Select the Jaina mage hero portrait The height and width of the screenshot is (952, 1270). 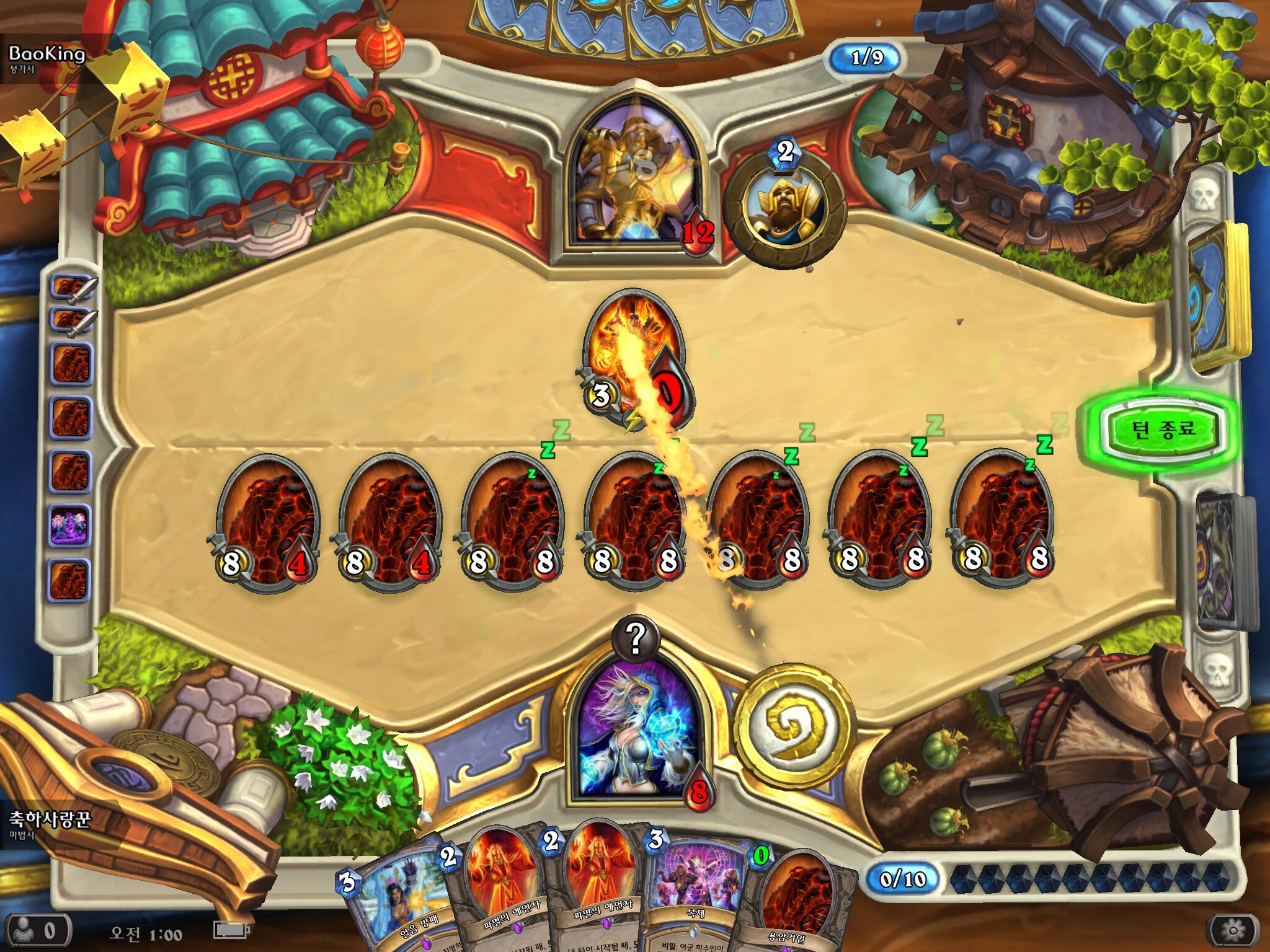click(x=636, y=731)
